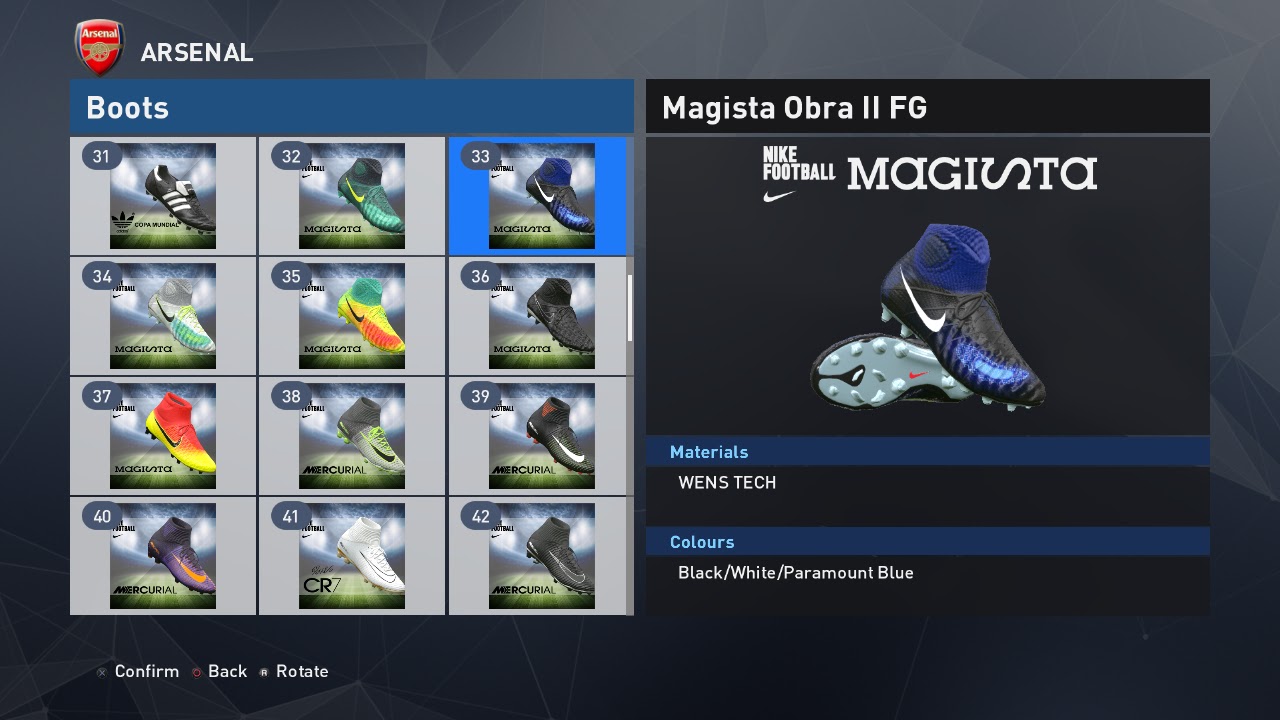Select boot 31 Adidas Copa Mundial
Screen dimensions: 1280x720
point(163,196)
